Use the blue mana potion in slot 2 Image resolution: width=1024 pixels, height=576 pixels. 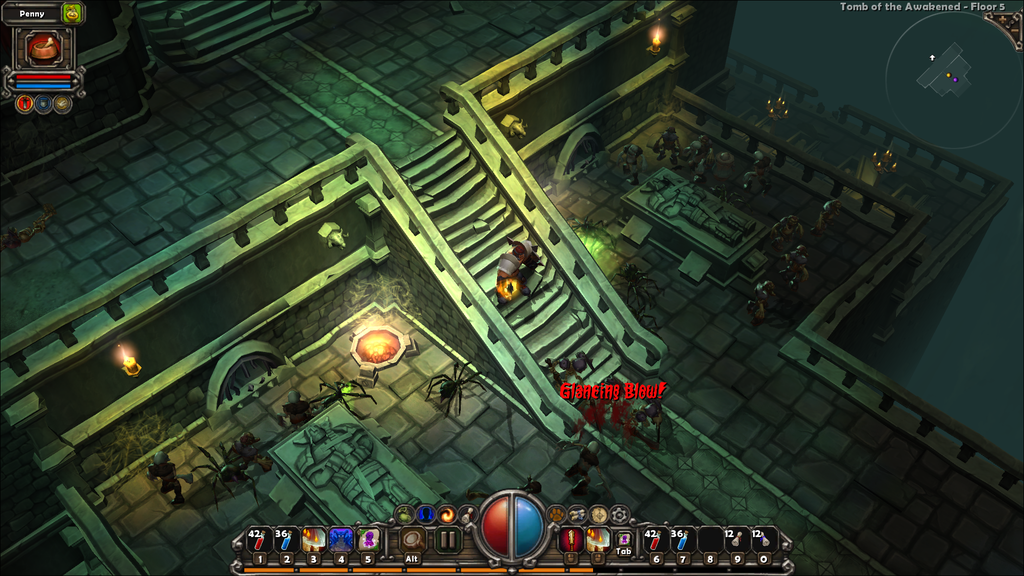286,540
